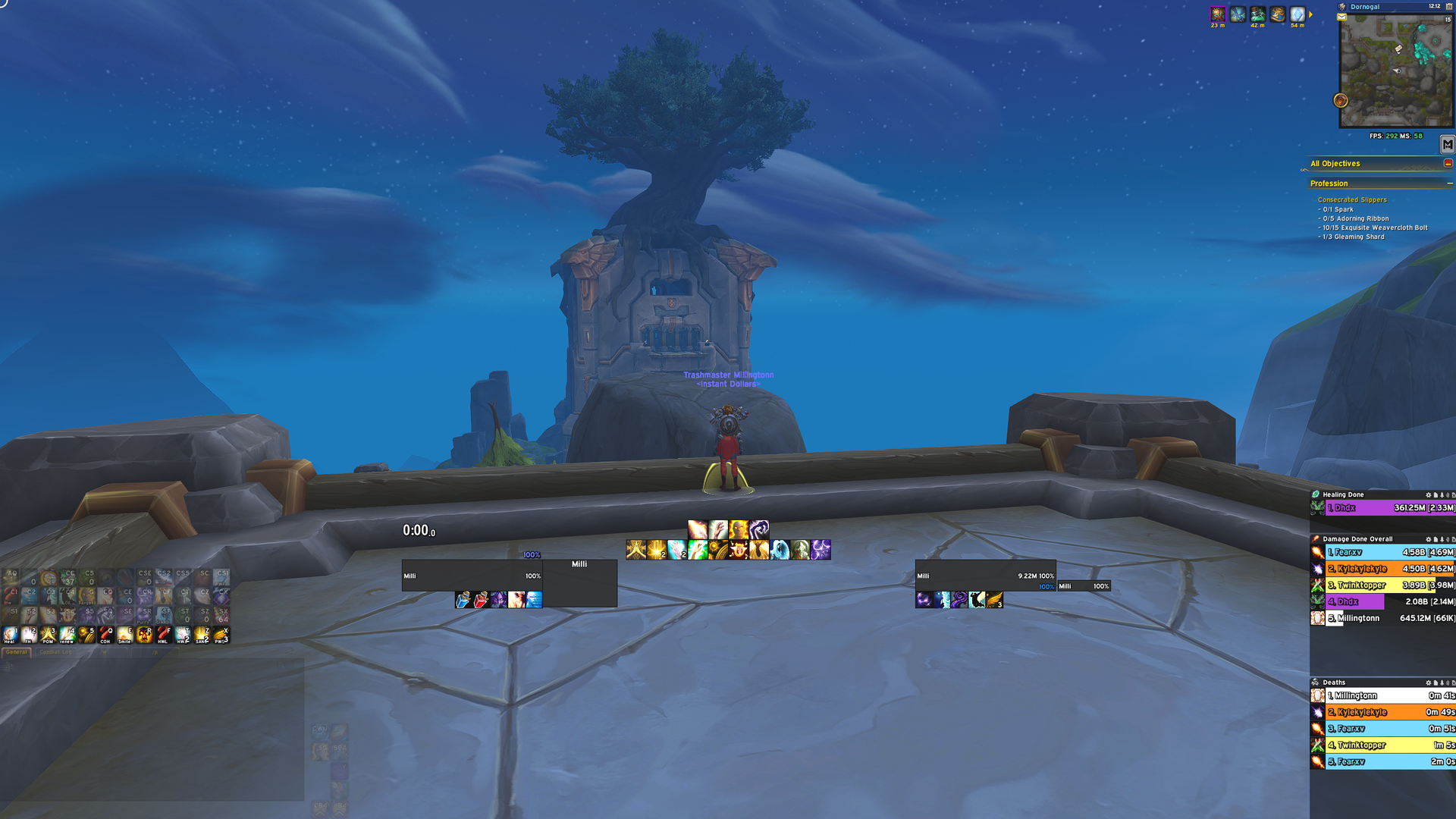The width and height of the screenshot is (1456, 819).
Task: Select the Flash Heal (FH) action bar icon
Action: click(x=30, y=635)
